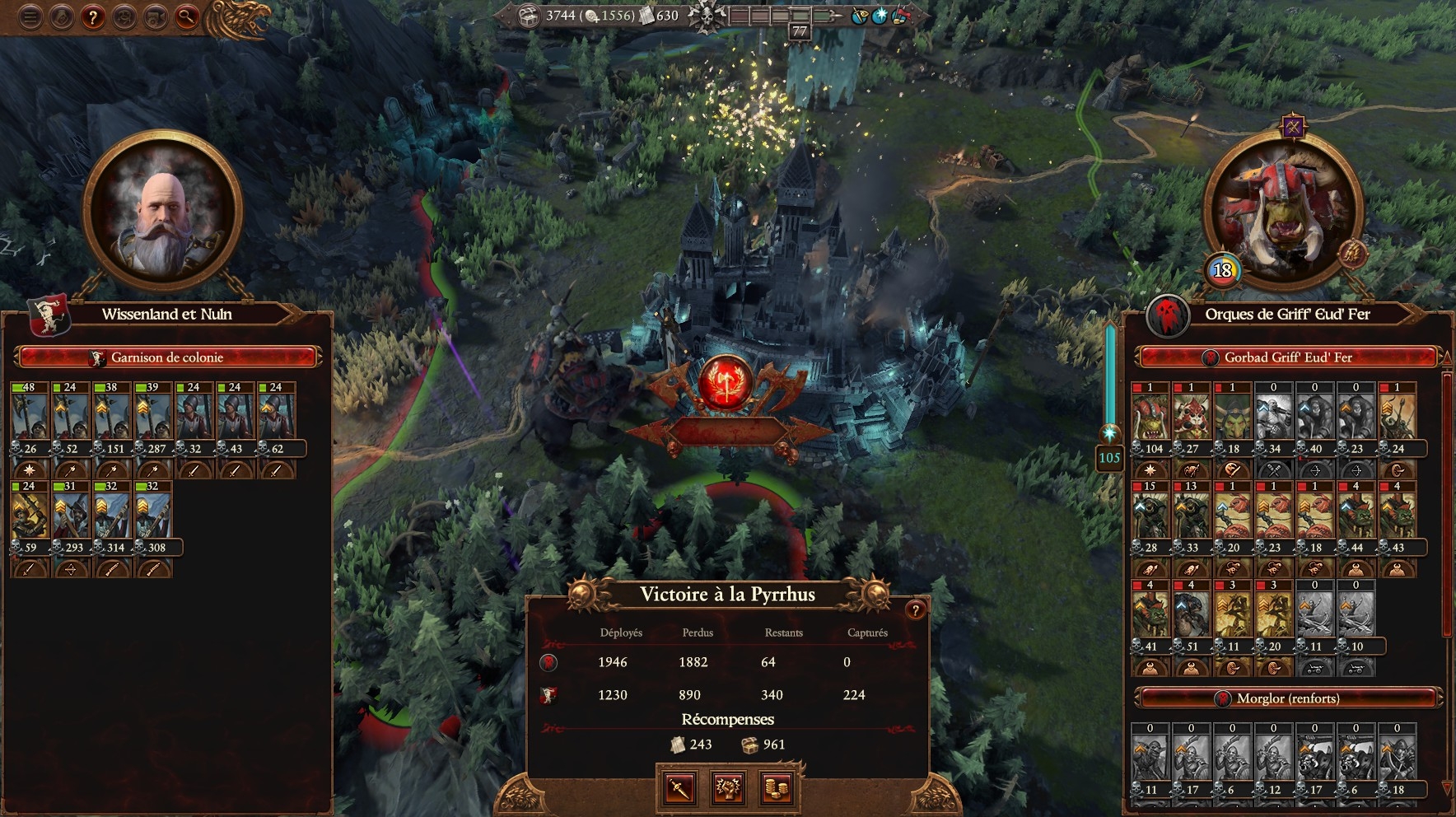Click the red Orques faction emblem
The width and height of the screenshot is (1456, 817).
1168,316
